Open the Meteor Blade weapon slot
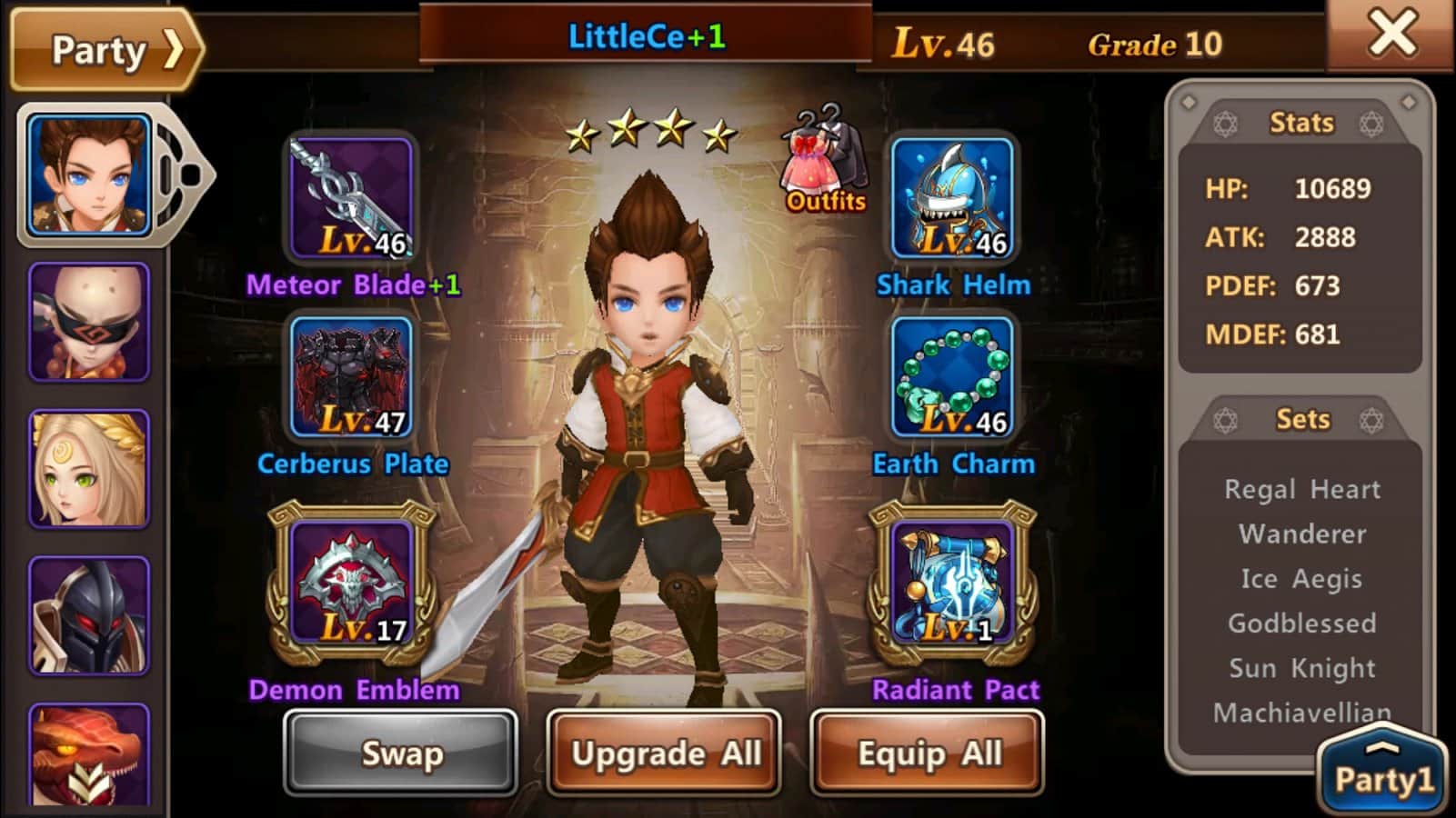Screen dimensions: 1456x818 click(x=352, y=198)
